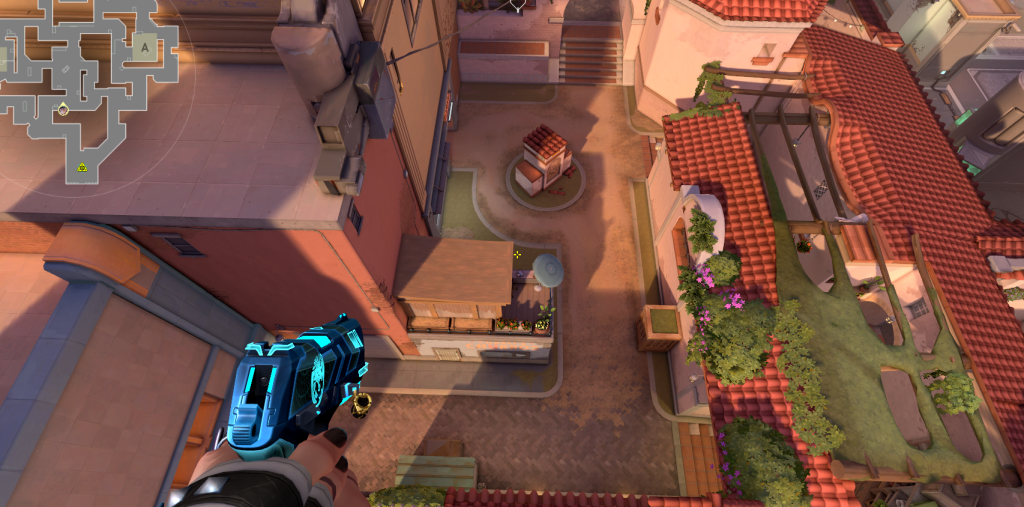The image size is (1024, 507).
Task: Select the yellow triangle marker on minimap
Action: tap(82, 167)
